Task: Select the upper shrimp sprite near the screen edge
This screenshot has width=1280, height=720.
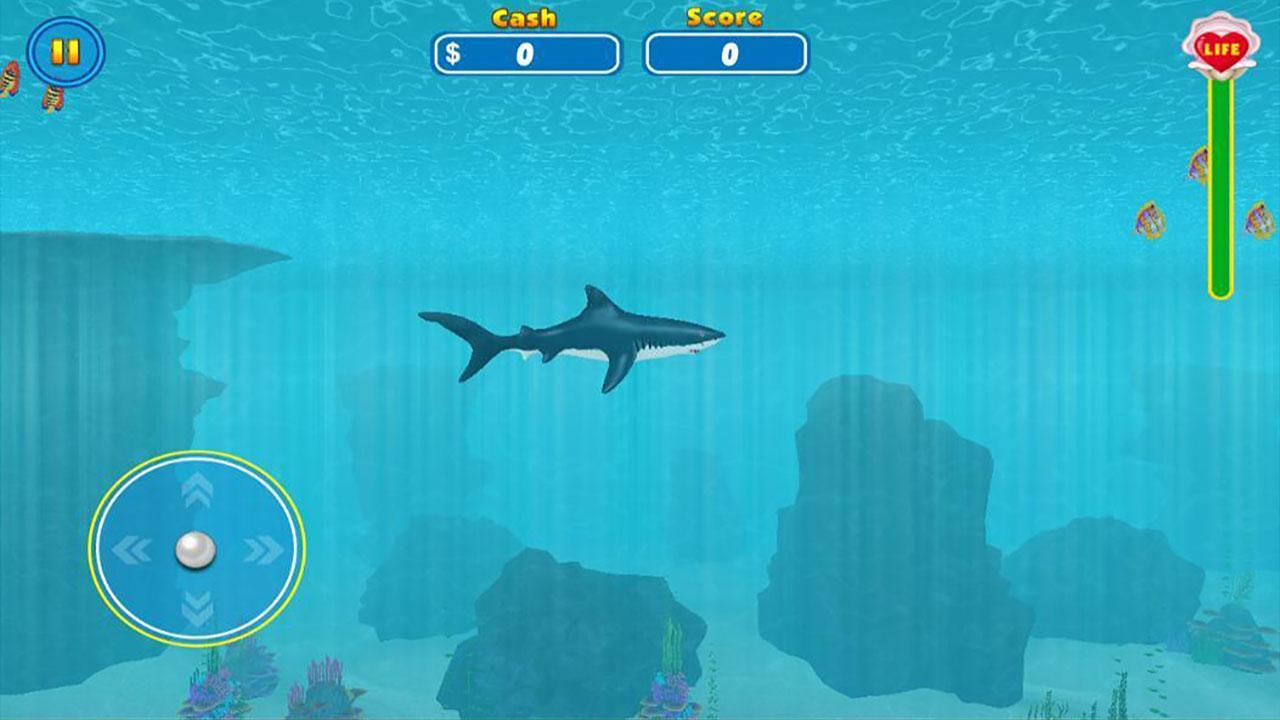Action: (8, 80)
